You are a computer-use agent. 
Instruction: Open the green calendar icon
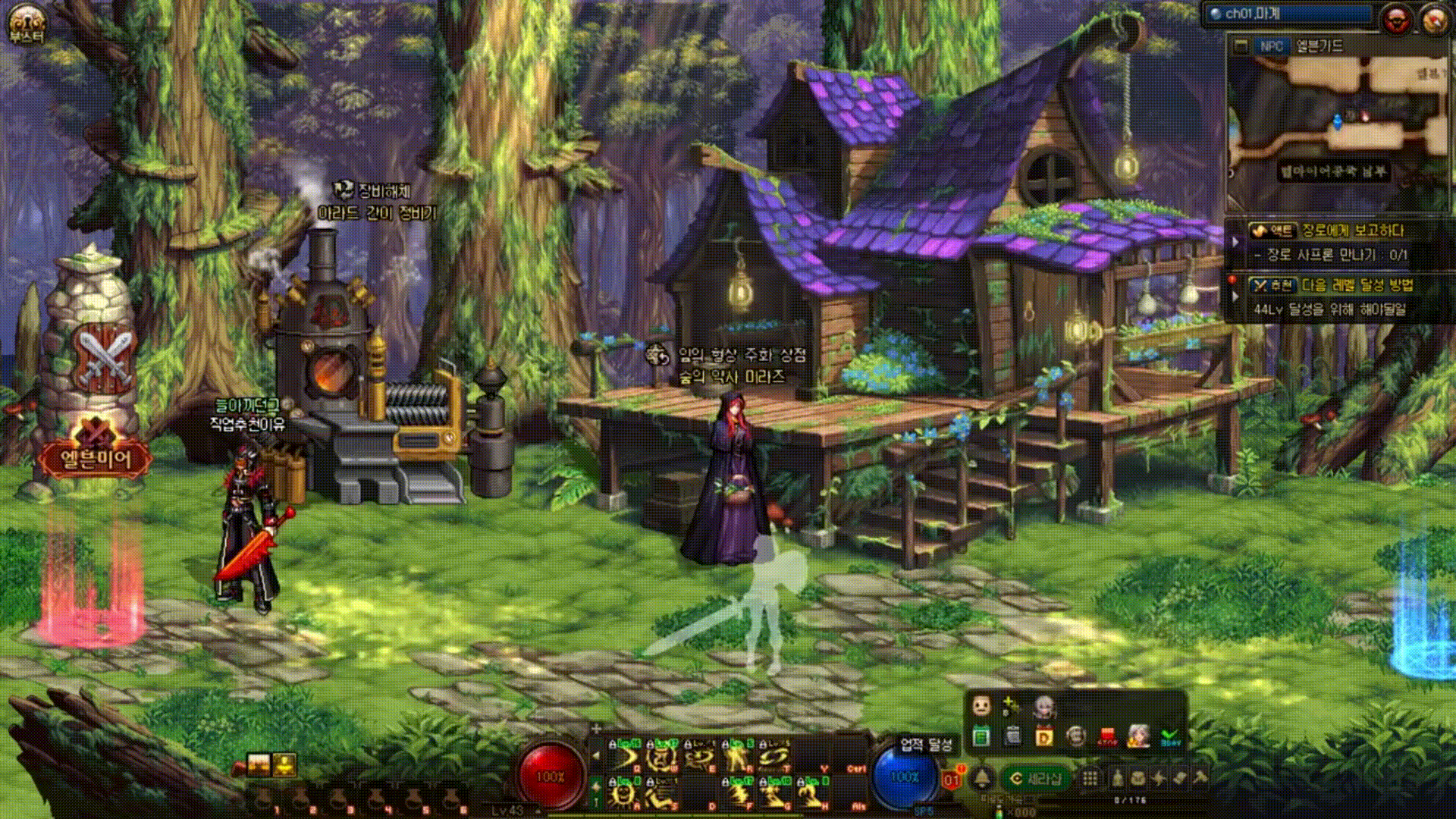981,736
